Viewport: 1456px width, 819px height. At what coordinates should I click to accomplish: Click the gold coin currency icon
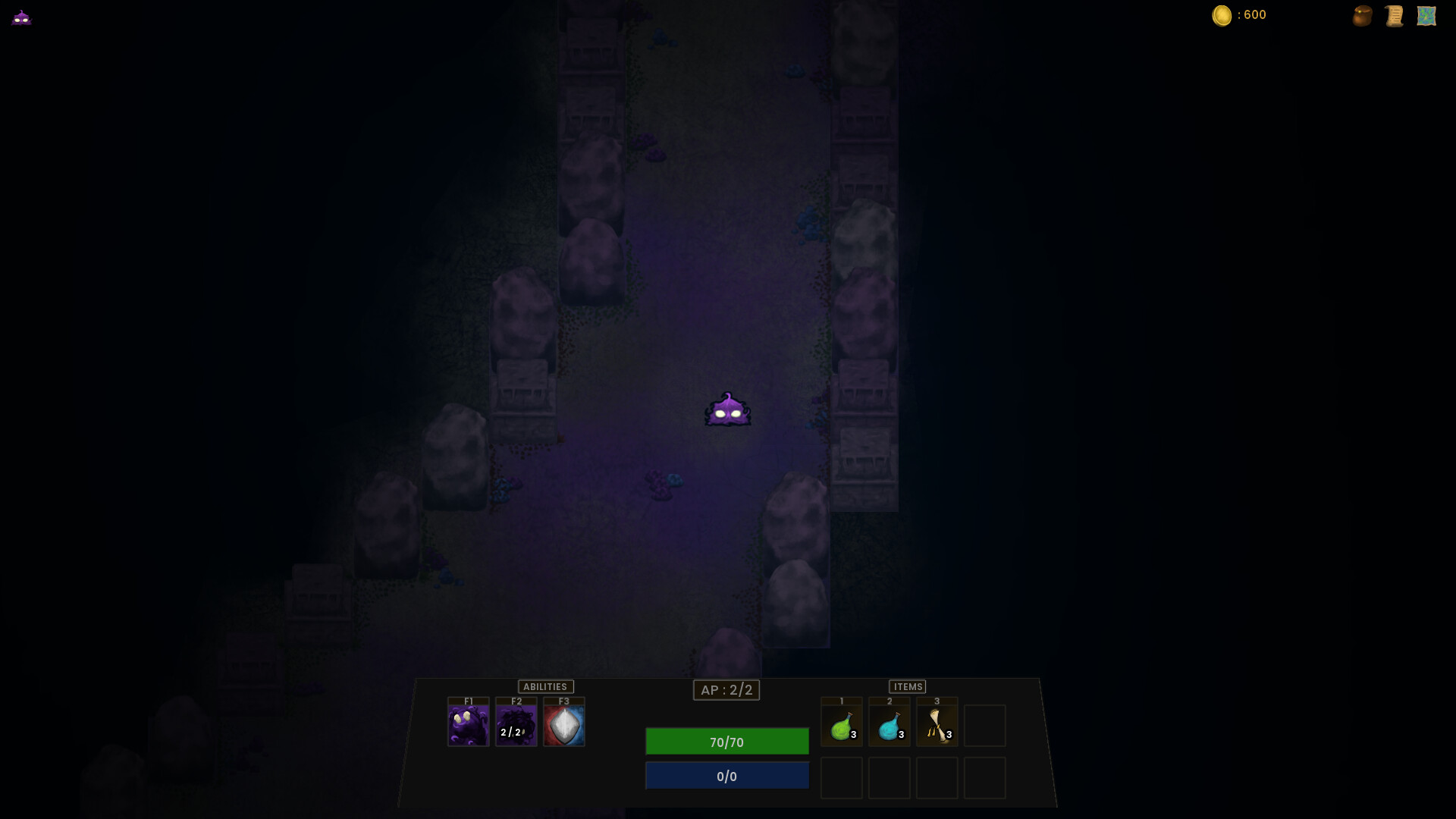pyautogui.click(x=1223, y=15)
